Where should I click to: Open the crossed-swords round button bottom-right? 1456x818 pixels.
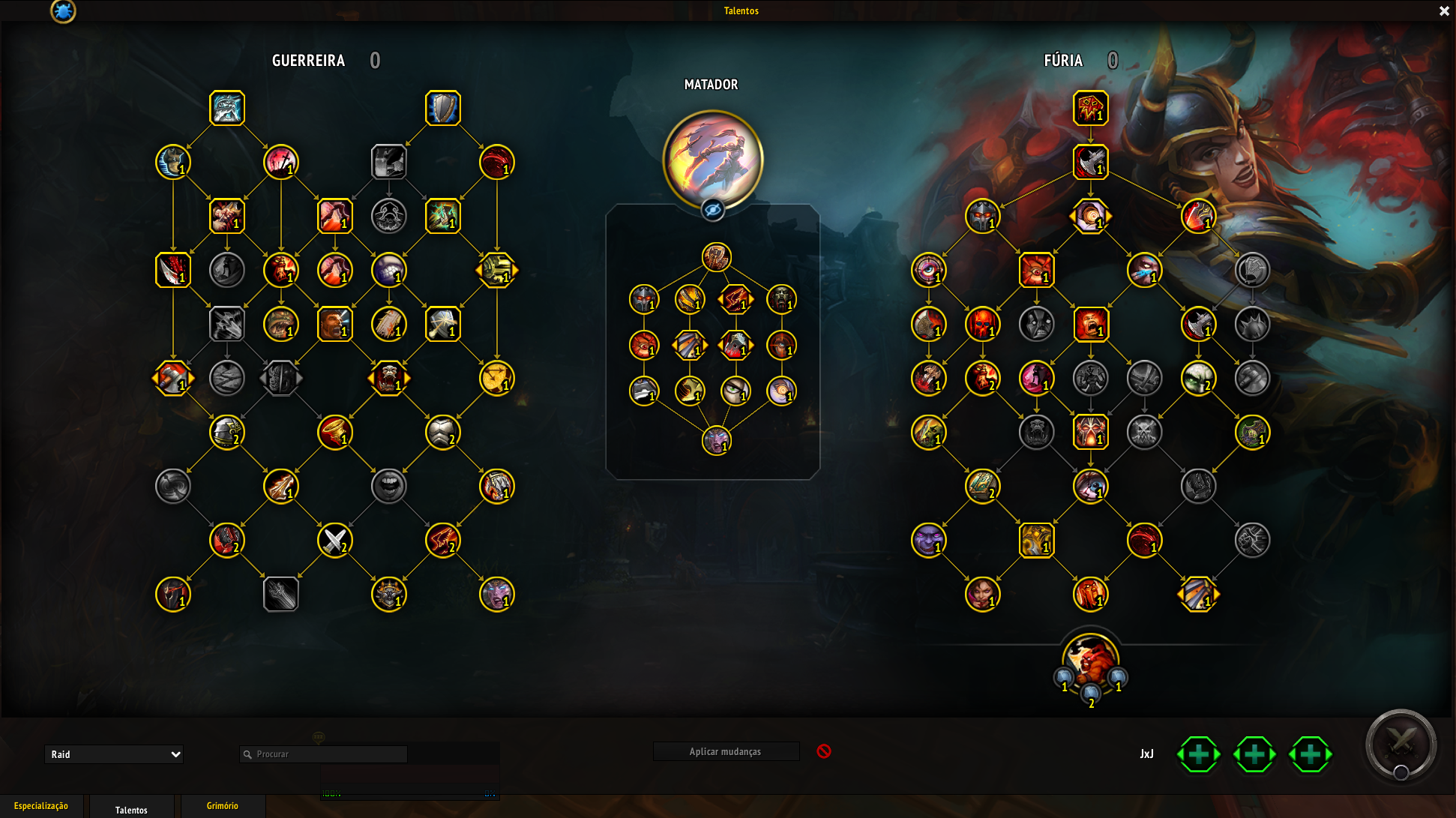pos(1401,745)
